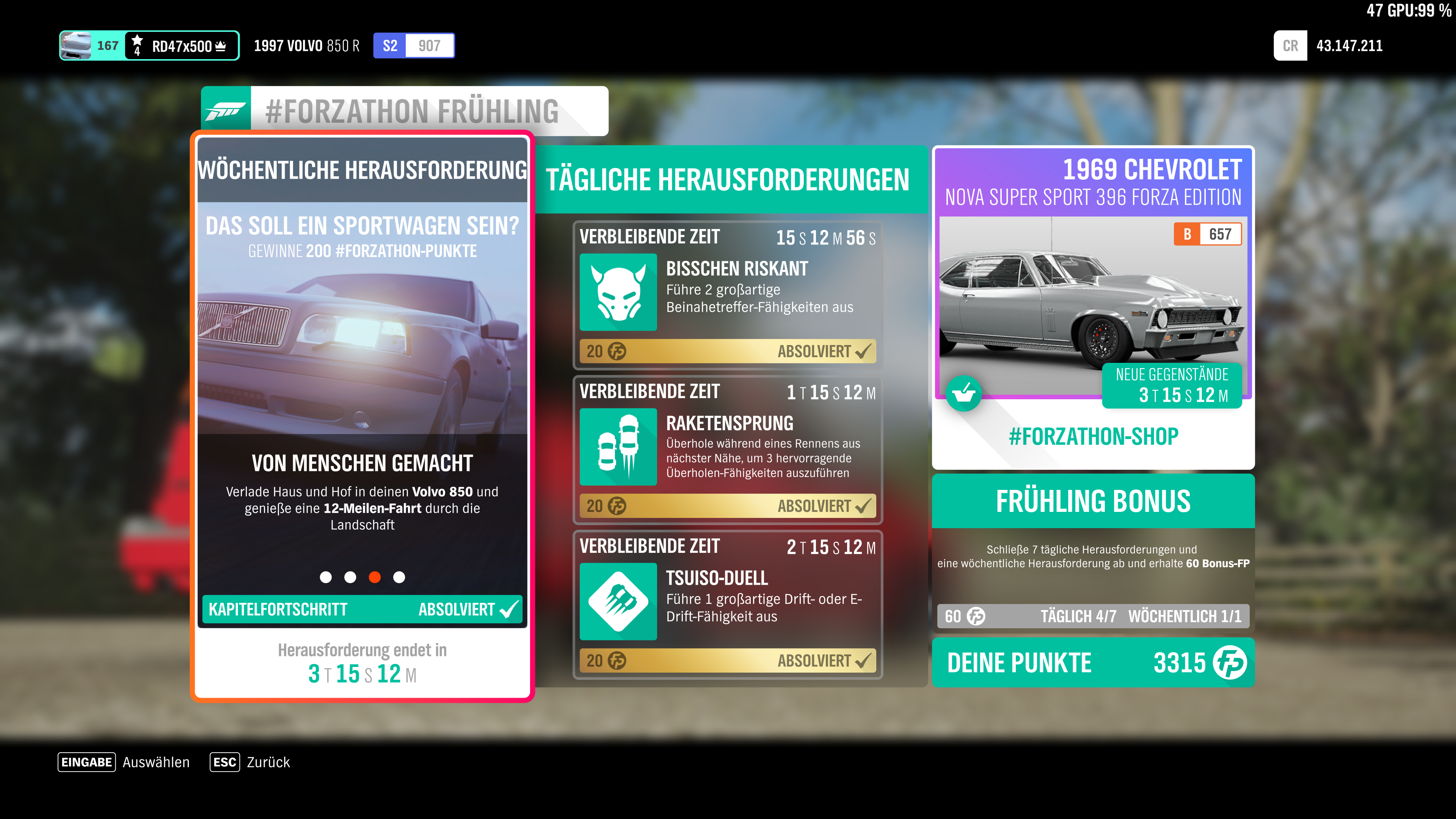The width and height of the screenshot is (1456, 819).
Task: Select the last carousel dot of the challenge card
Action: [x=400, y=577]
